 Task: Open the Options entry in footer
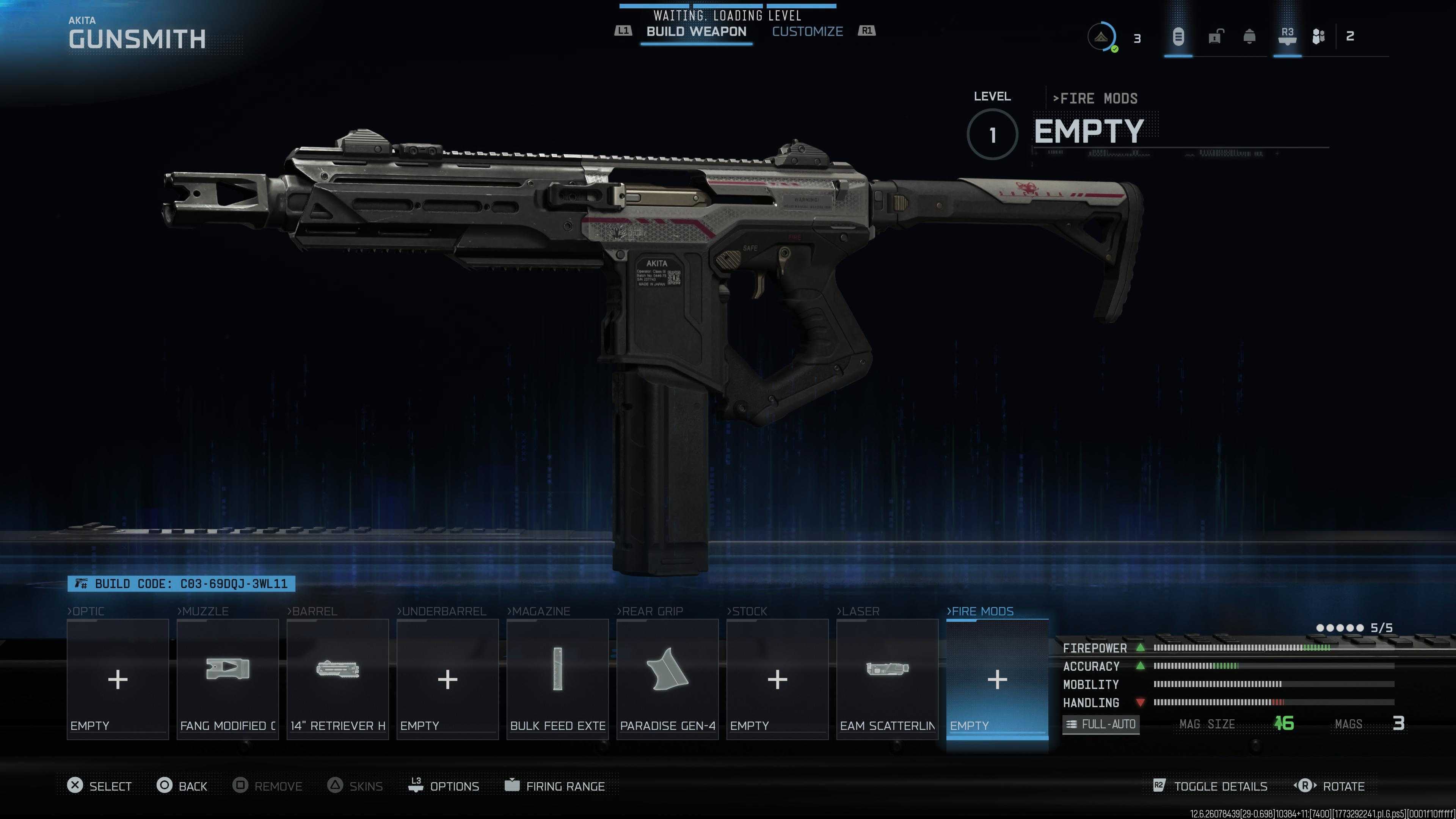tap(444, 786)
